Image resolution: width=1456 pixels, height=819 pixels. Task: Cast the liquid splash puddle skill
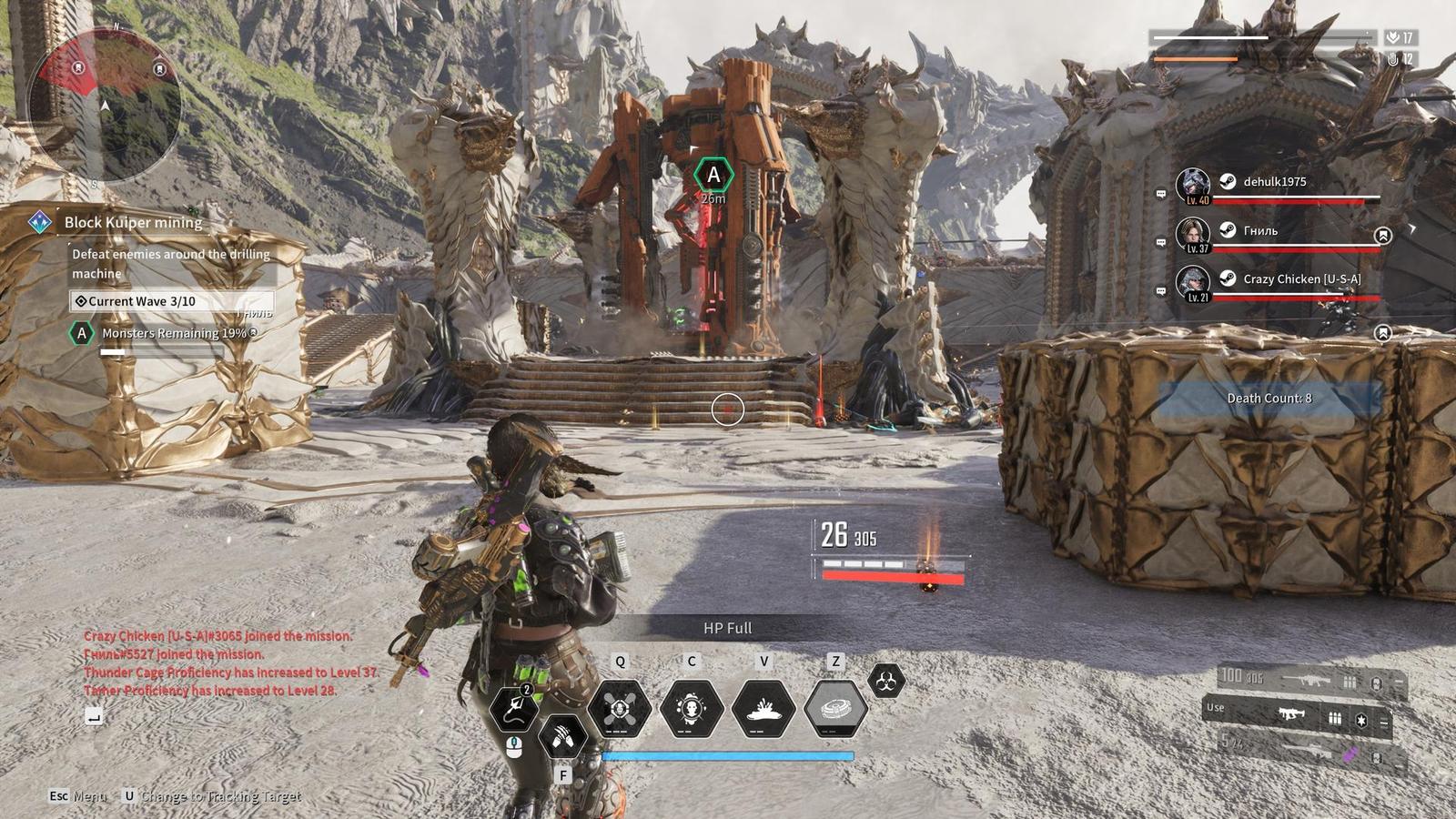pos(763,708)
